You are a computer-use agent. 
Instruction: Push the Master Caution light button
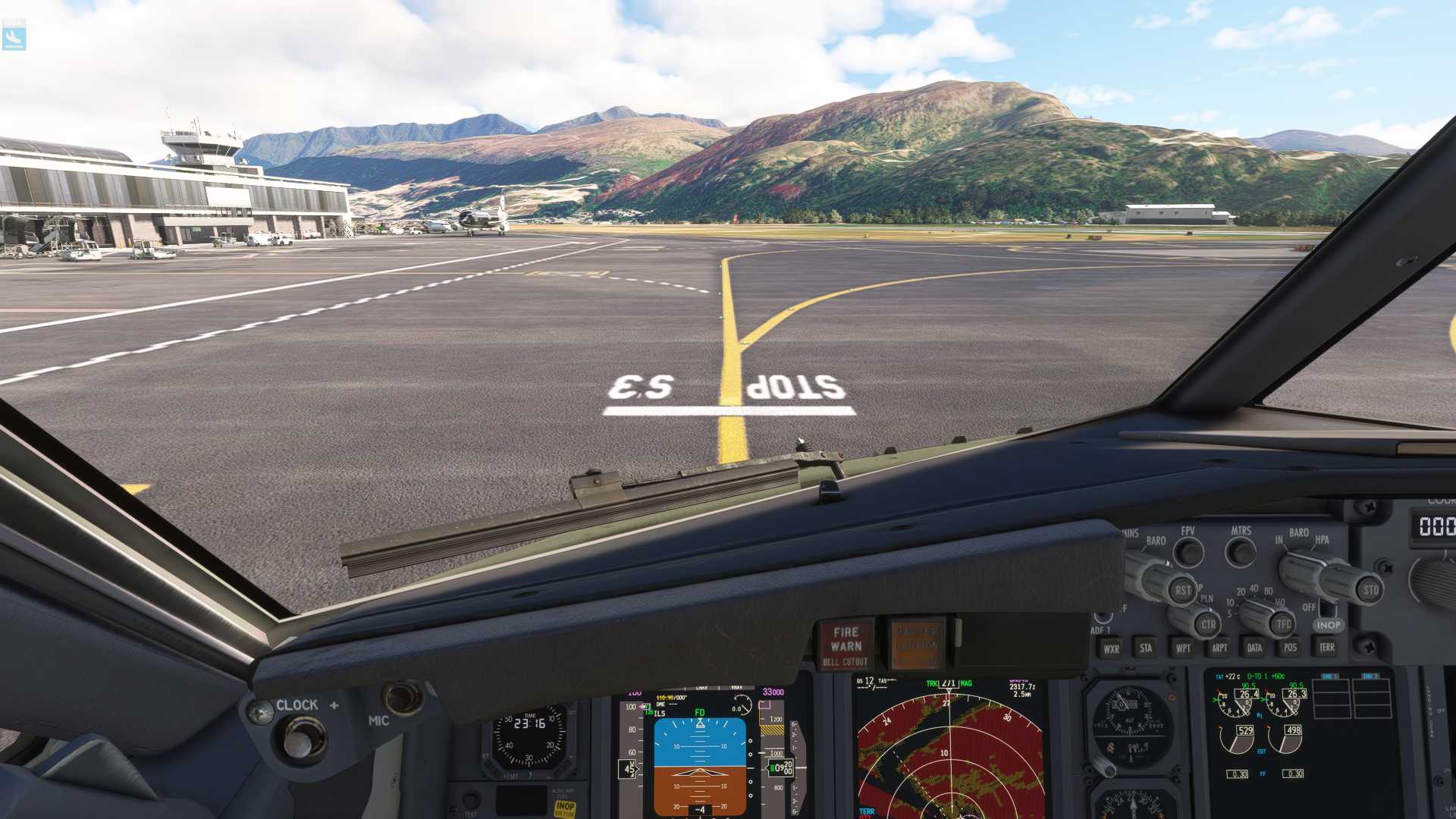point(917,644)
